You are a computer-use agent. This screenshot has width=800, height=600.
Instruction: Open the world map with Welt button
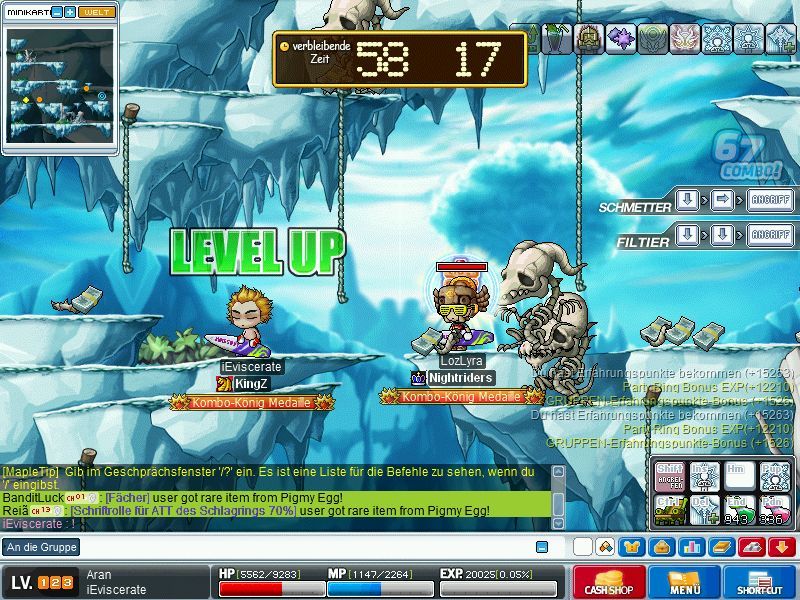click(96, 12)
